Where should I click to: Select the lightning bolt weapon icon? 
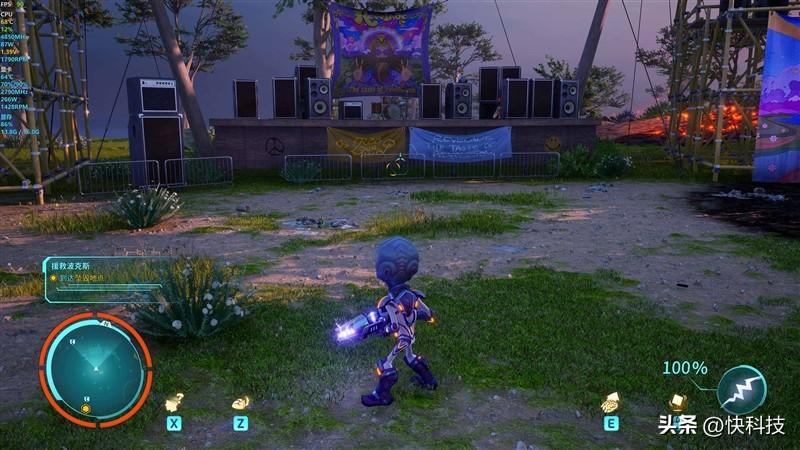741,389
